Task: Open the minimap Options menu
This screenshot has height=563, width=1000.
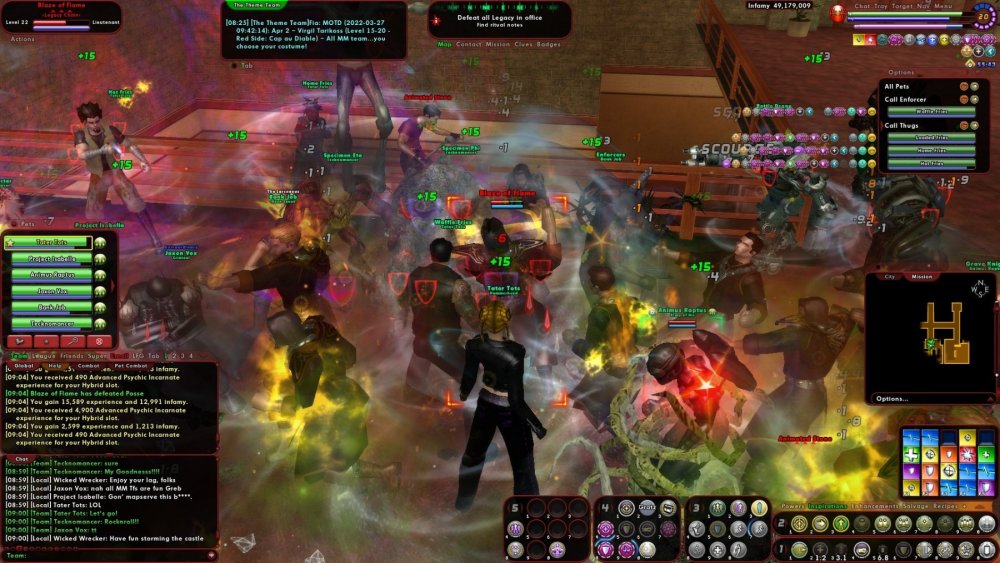Action: point(891,398)
